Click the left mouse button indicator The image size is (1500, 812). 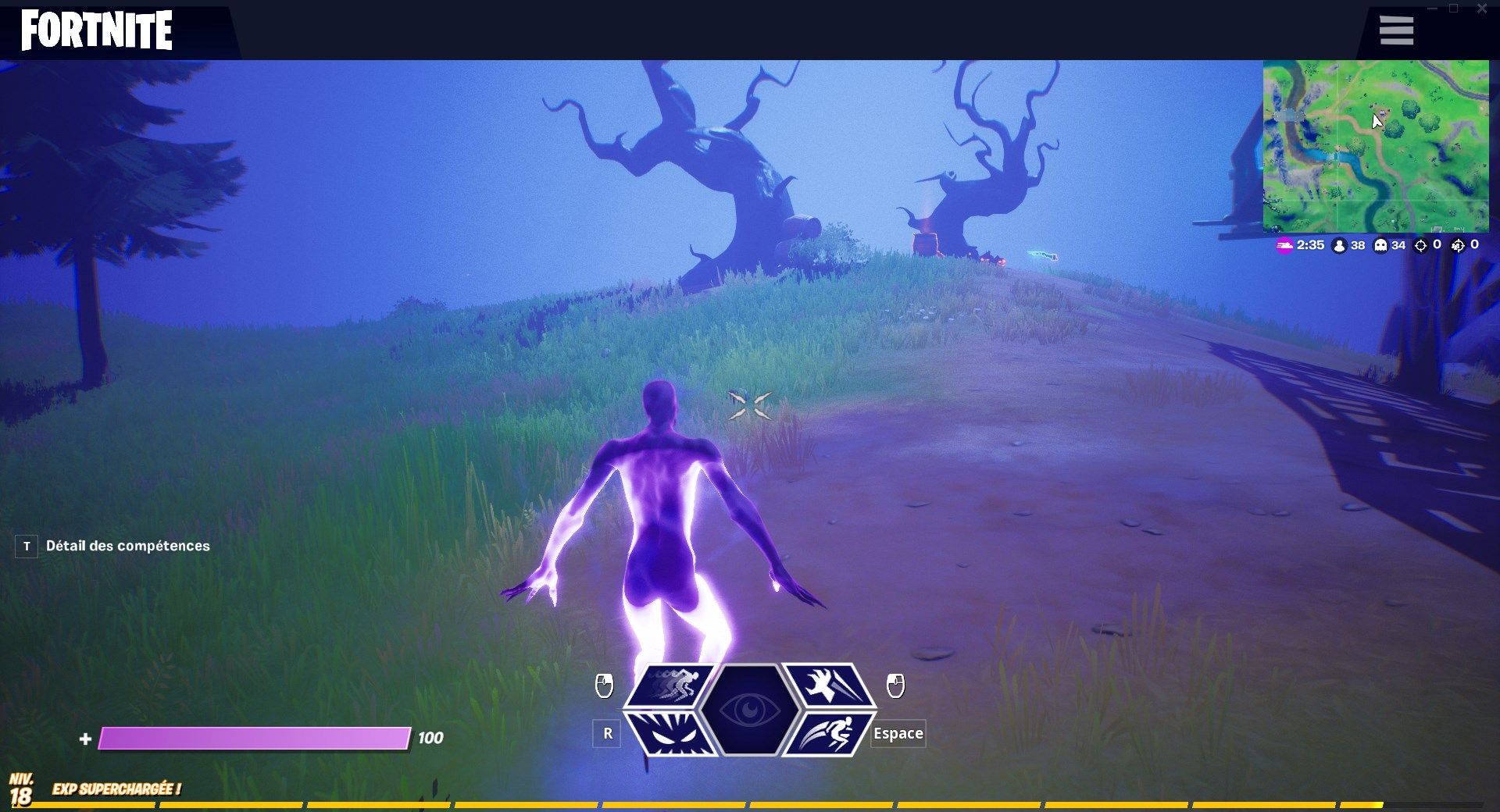click(605, 686)
